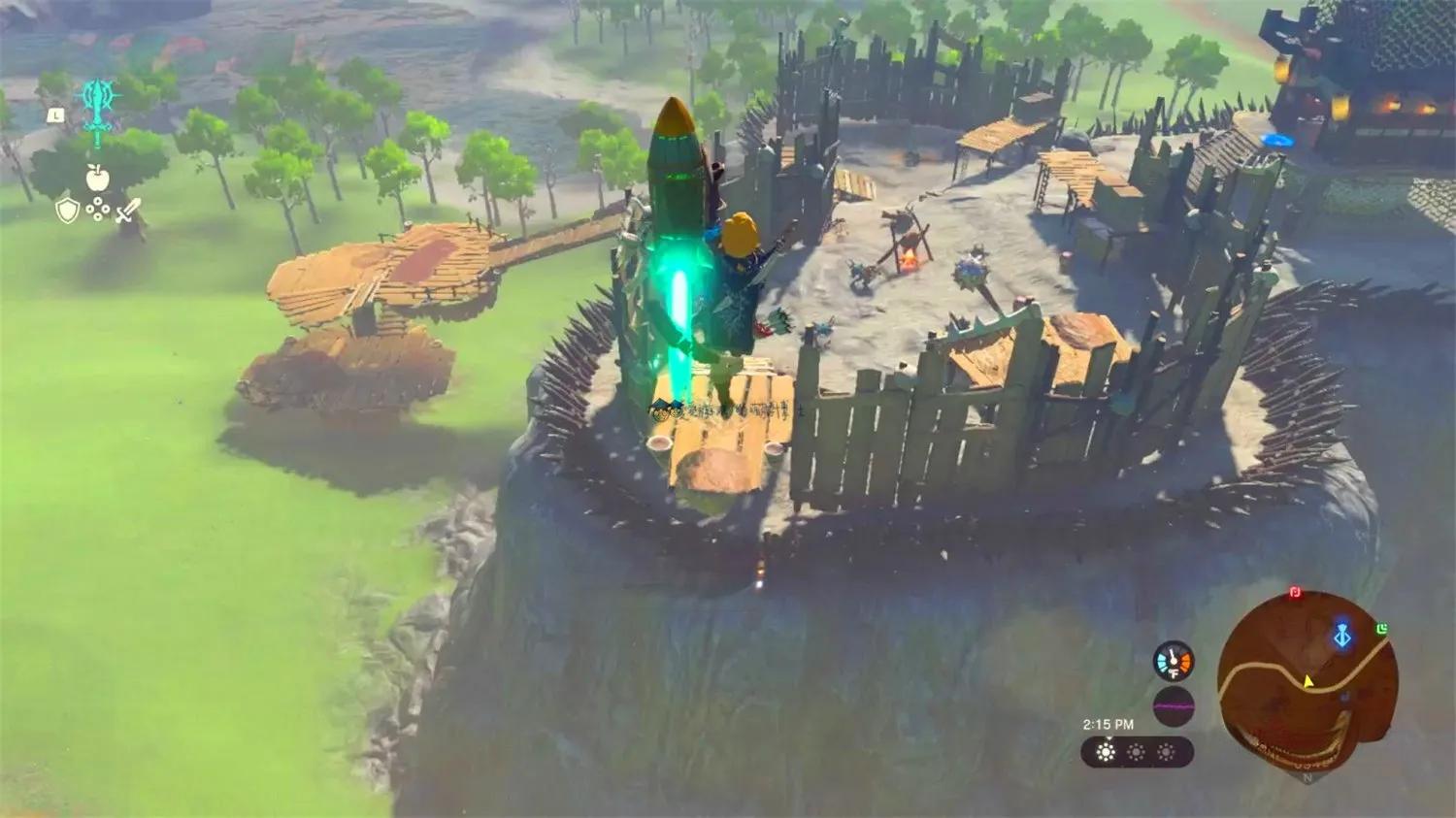Click the four-dot directional pad indicator

[x=97, y=210]
